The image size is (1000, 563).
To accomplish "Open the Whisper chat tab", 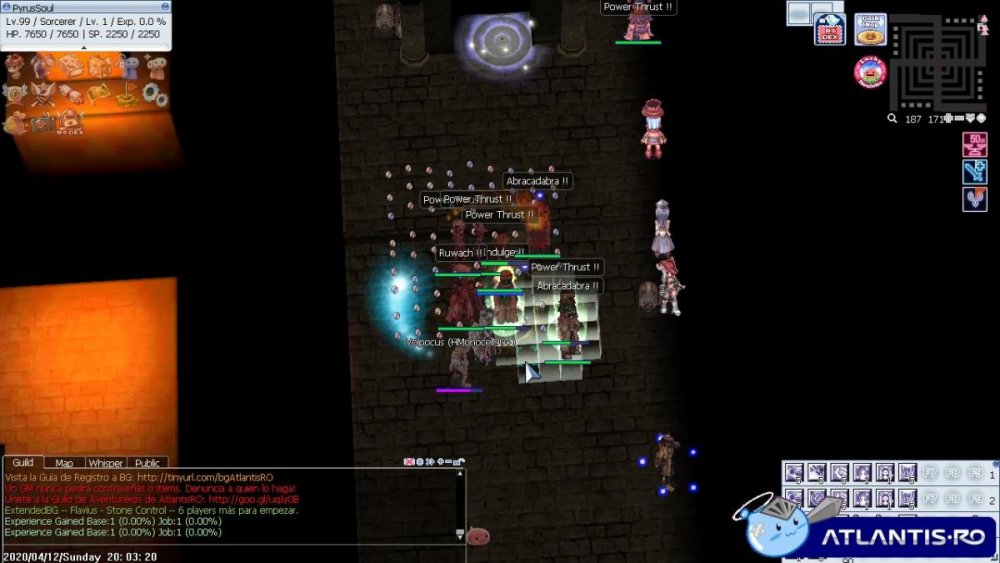I will point(105,463).
